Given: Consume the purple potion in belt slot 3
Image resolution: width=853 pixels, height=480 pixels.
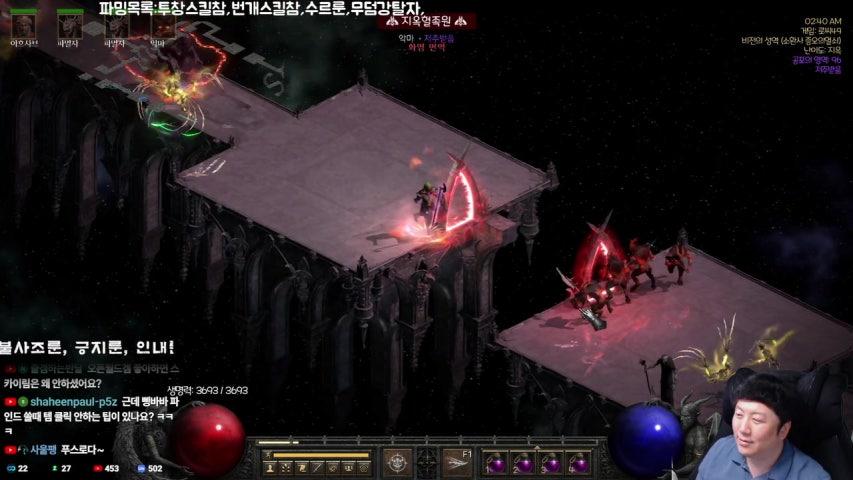Looking at the screenshot, I should point(550,464).
